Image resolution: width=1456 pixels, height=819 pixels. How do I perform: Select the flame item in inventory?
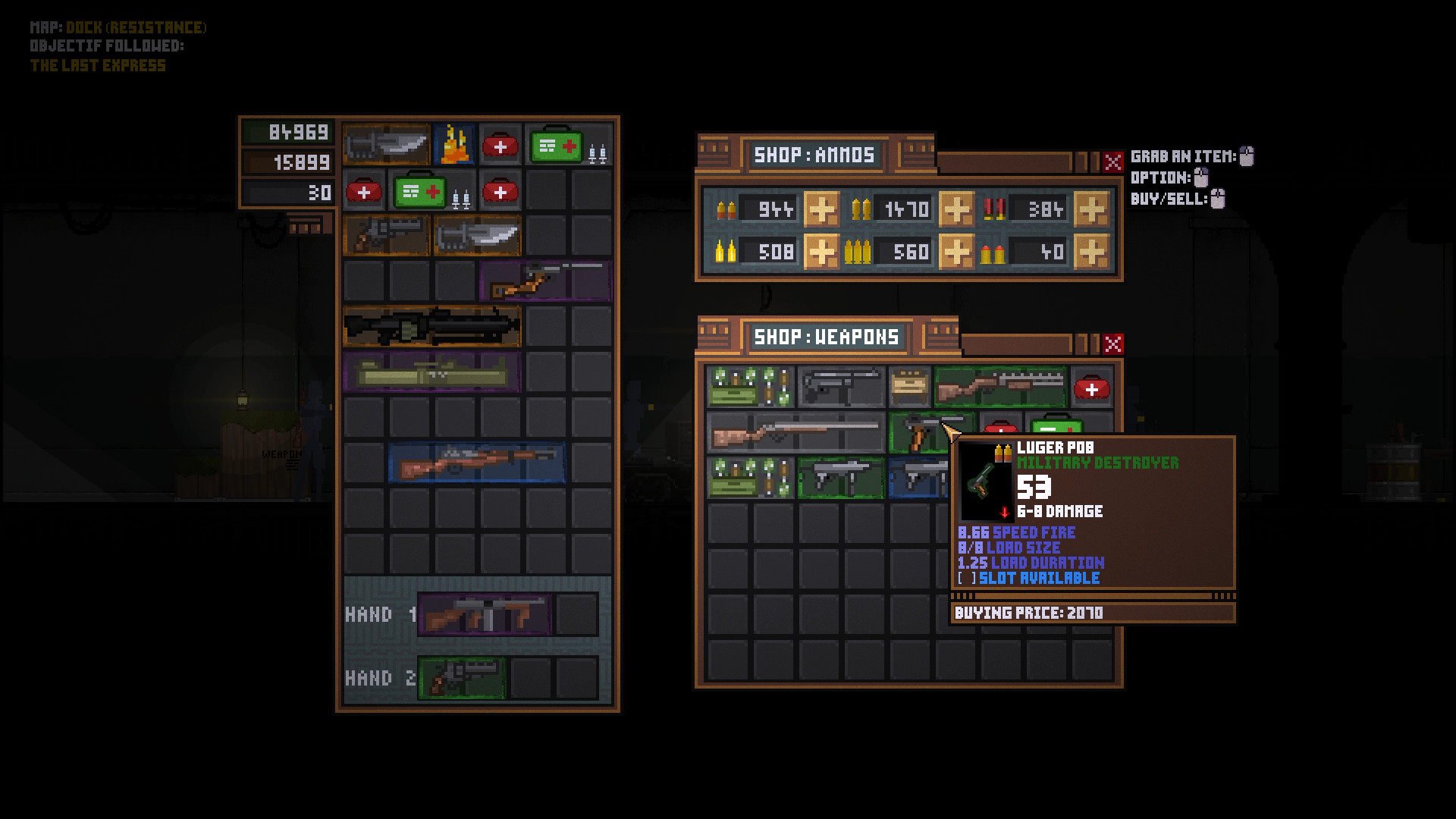(454, 144)
